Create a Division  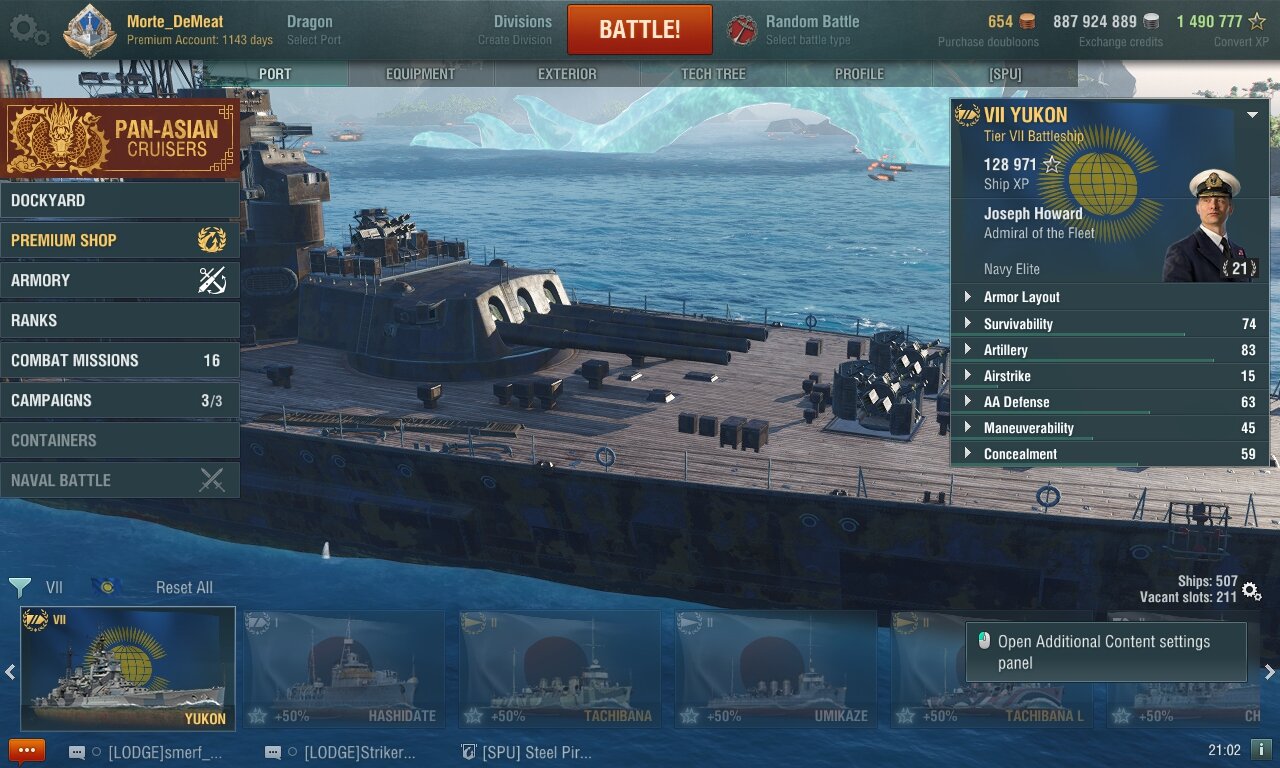point(521,29)
